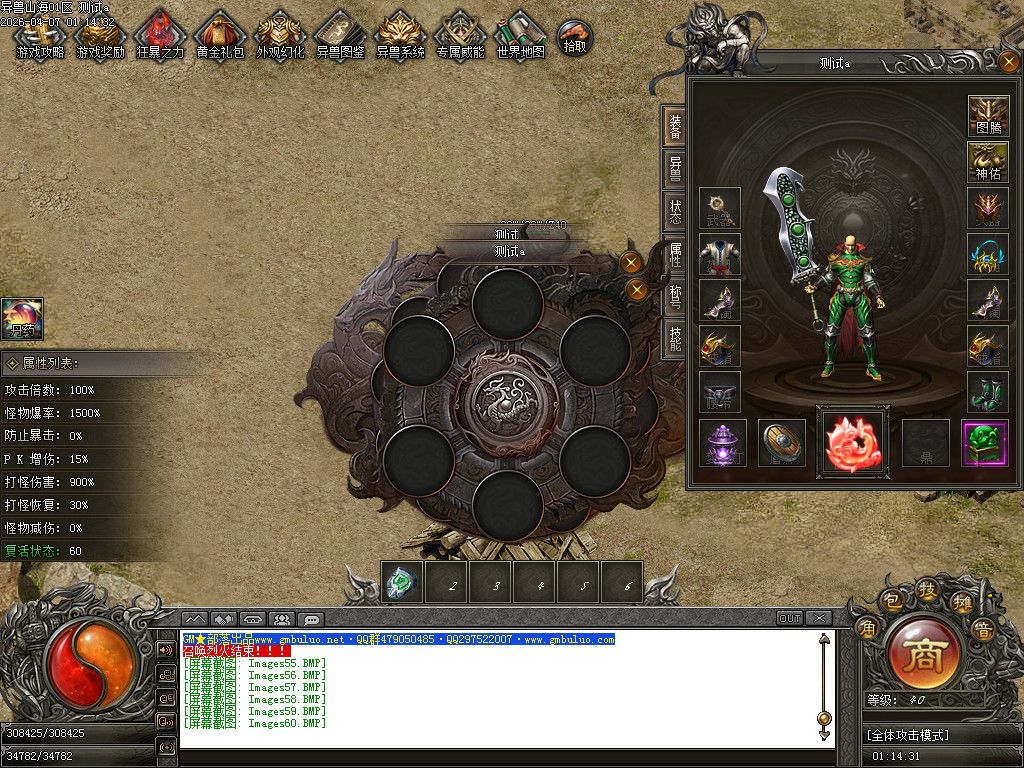Switch to the 异兽 tab

[x=675, y=167]
